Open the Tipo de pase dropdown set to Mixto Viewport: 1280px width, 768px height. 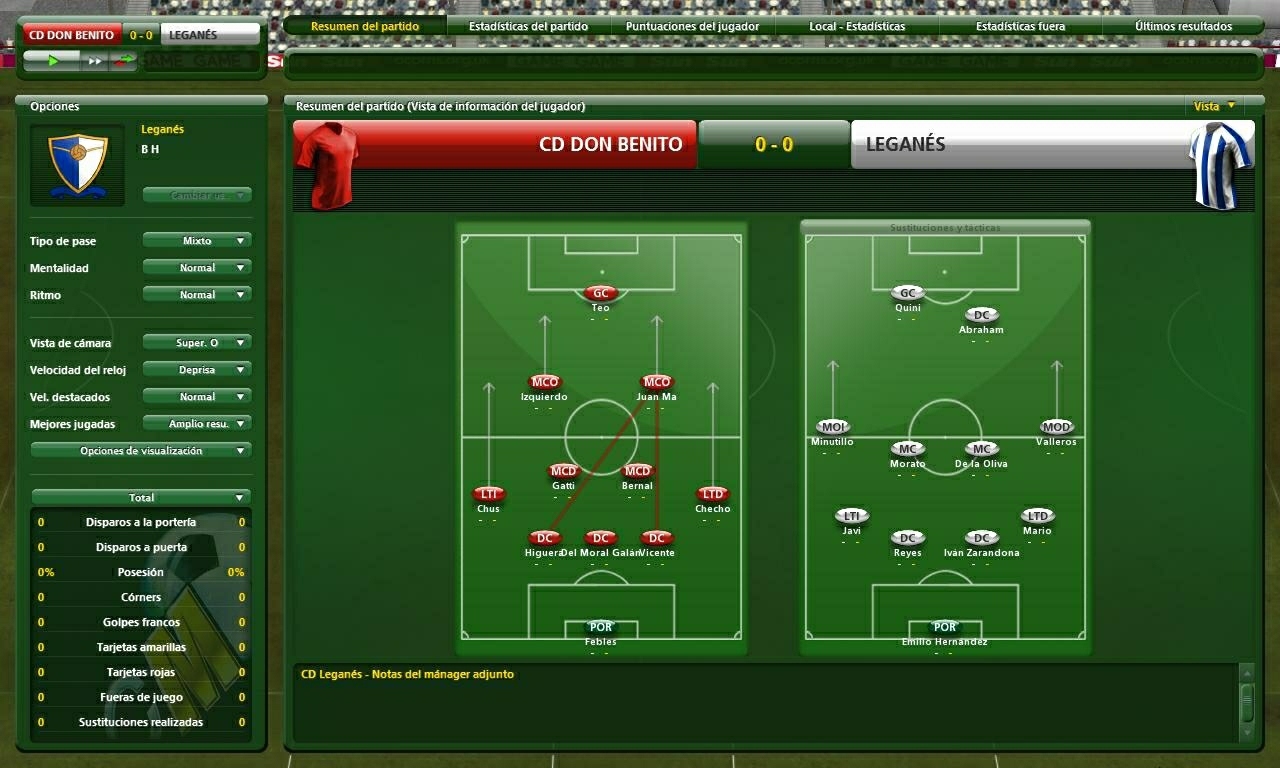click(x=196, y=240)
